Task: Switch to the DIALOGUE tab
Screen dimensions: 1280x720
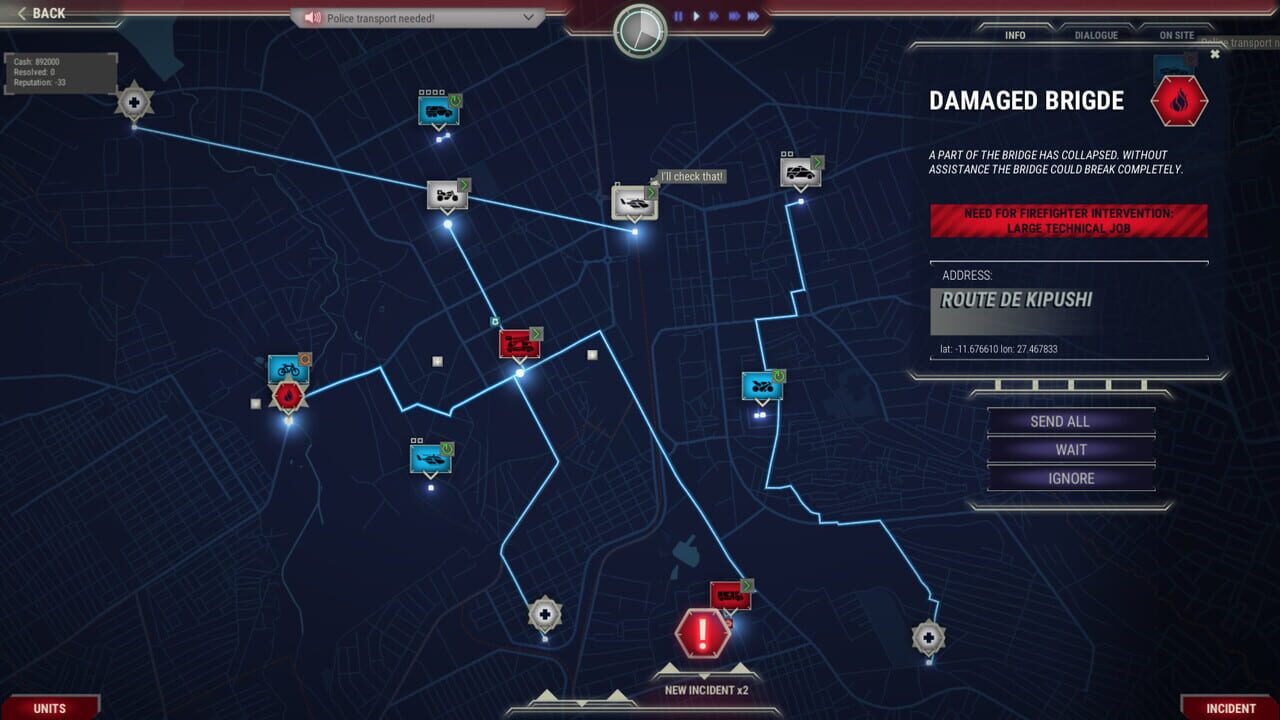Action: point(1096,35)
